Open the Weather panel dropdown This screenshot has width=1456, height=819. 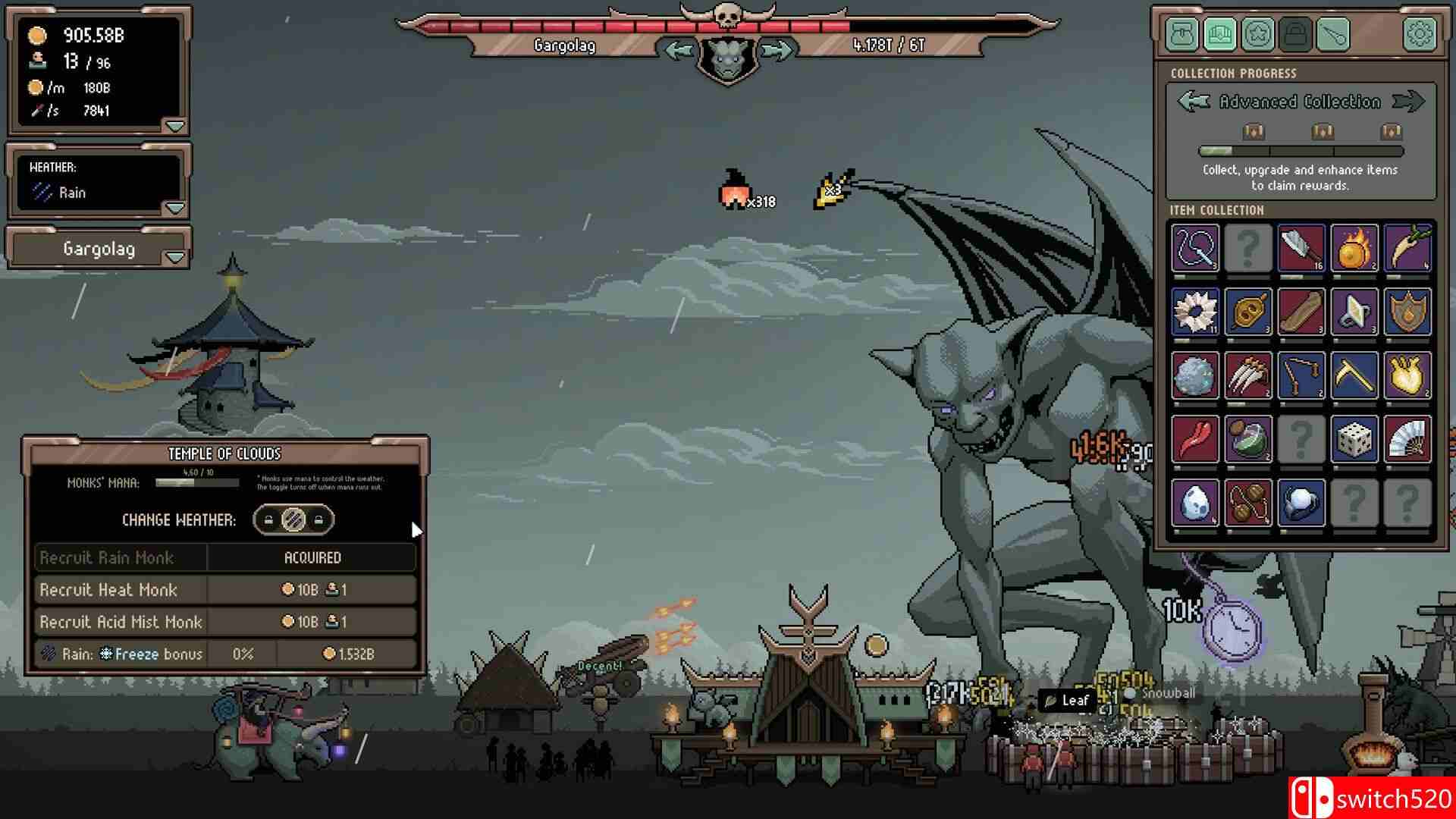pyautogui.click(x=176, y=206)
